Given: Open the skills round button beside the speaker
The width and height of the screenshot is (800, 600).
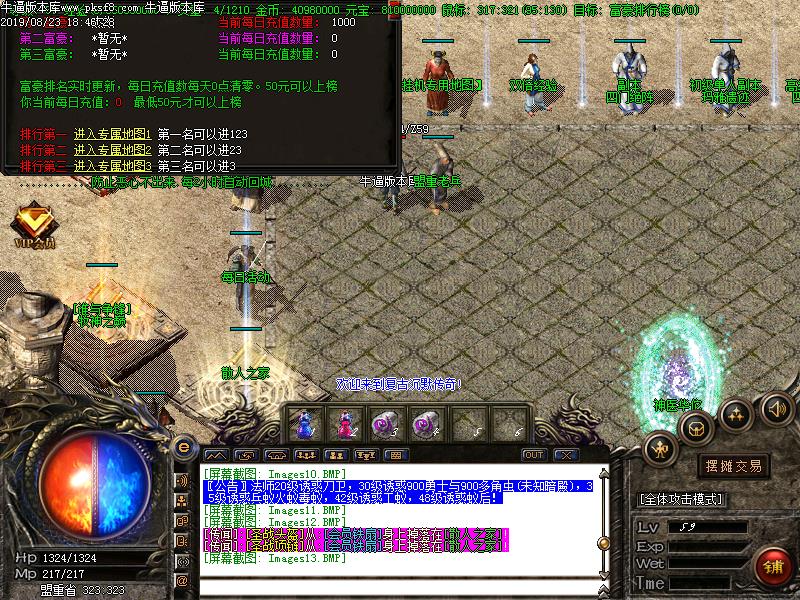Looking at the screenshot, I should click(736, 413).
